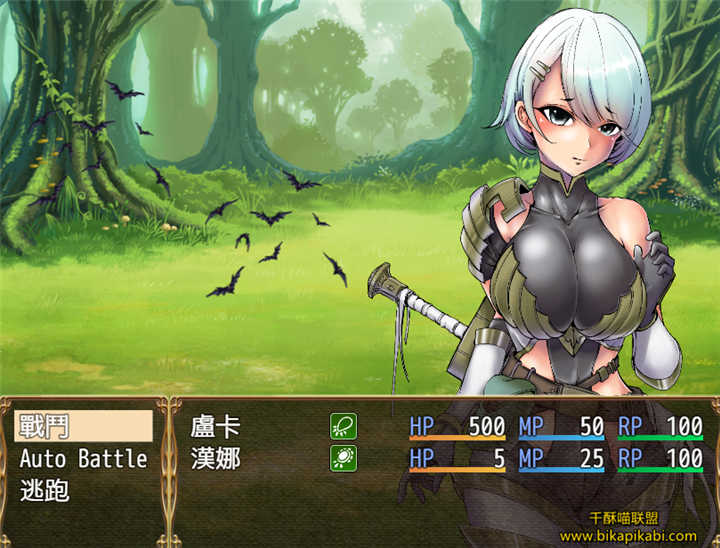
Task: Select the 戰鬥 fight command
Action: click(x=83, y=427)
